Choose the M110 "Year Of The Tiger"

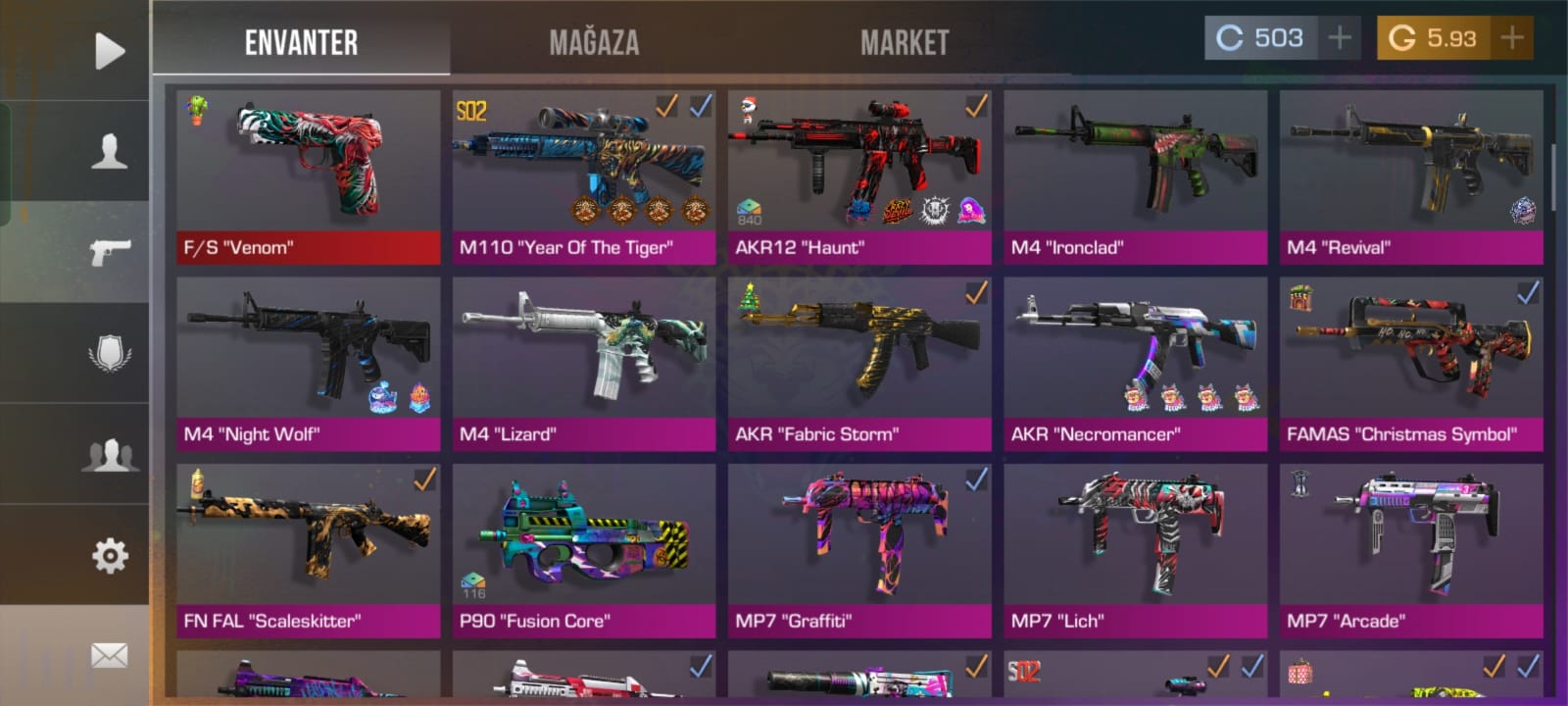(584, 176)
